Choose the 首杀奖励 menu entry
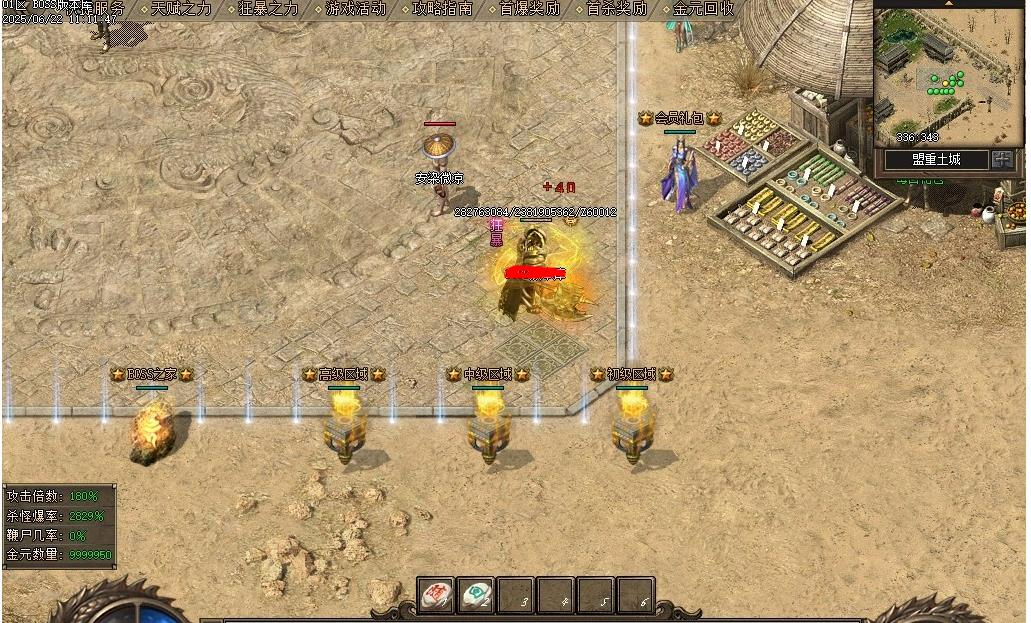The width and height of the screenshot is (1031, 623). [616, 9]
